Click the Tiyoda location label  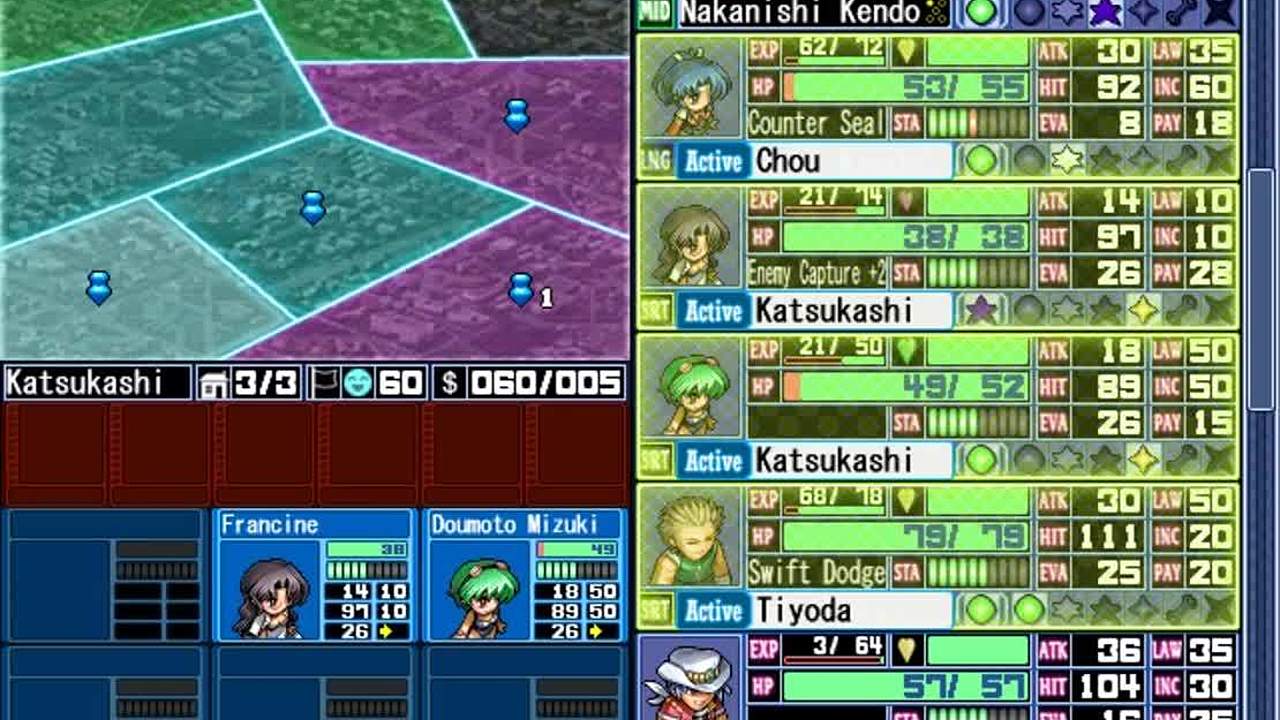(852, 610)
